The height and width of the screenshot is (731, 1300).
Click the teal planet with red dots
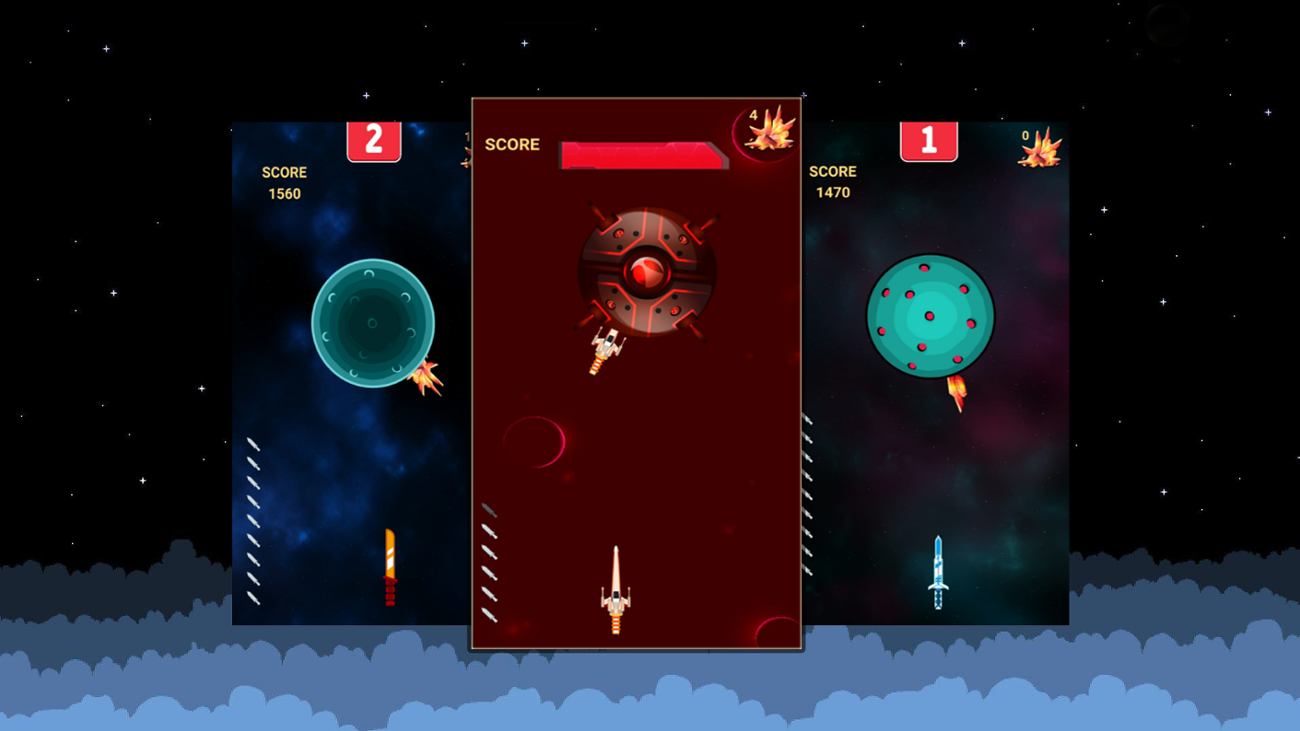928,318
